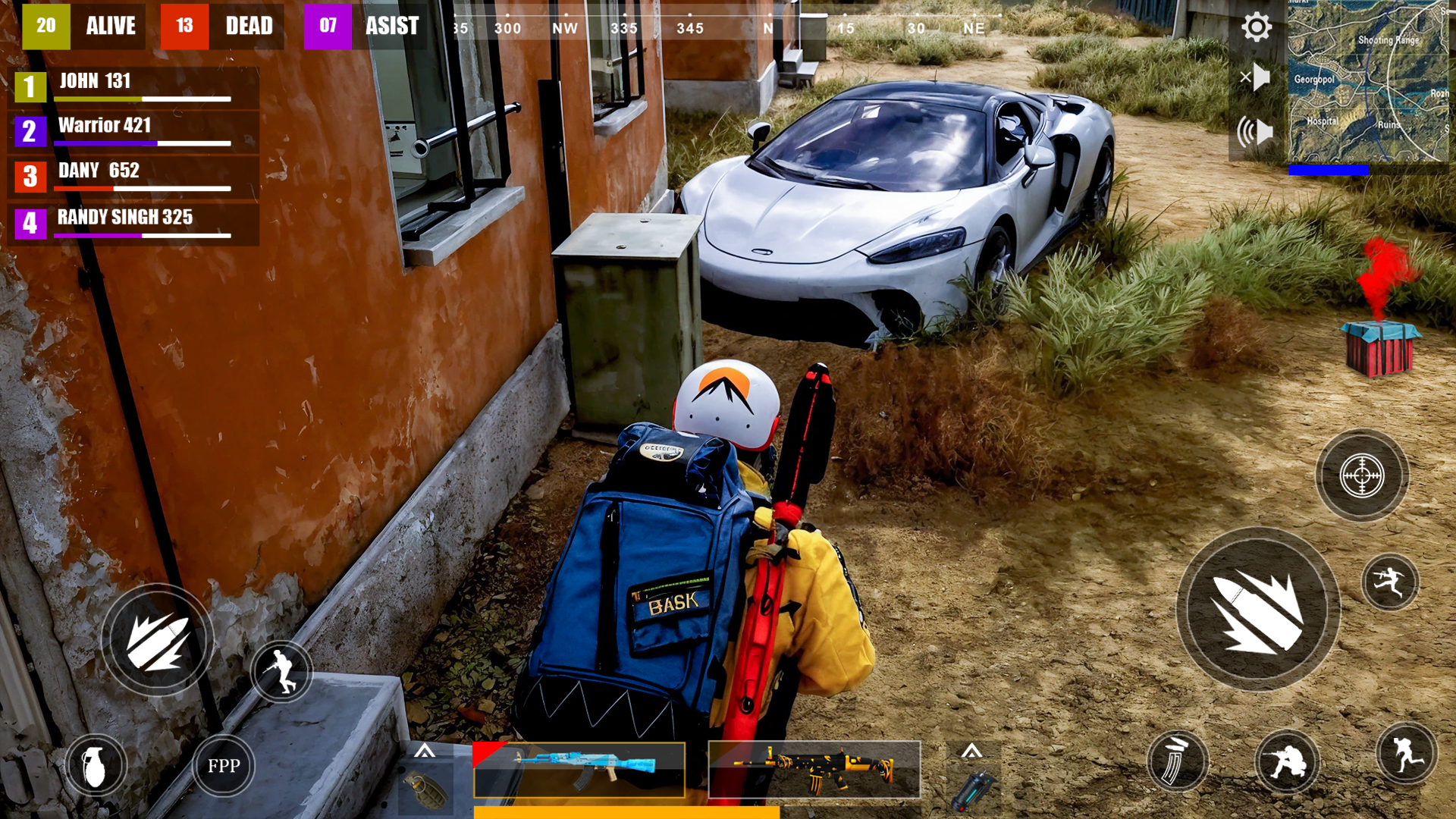Tap the prone stance button

pos(1287,761)
